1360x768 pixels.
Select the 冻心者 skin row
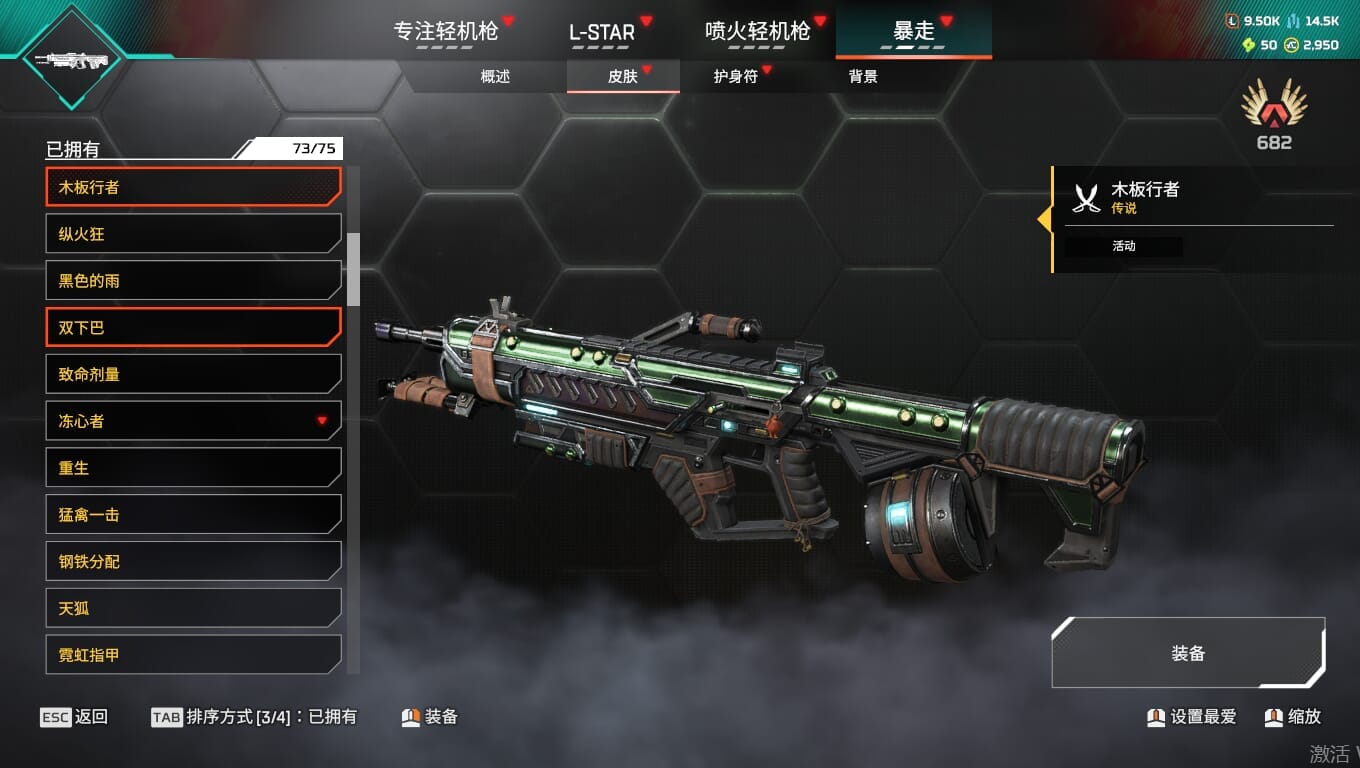(193, 421)
